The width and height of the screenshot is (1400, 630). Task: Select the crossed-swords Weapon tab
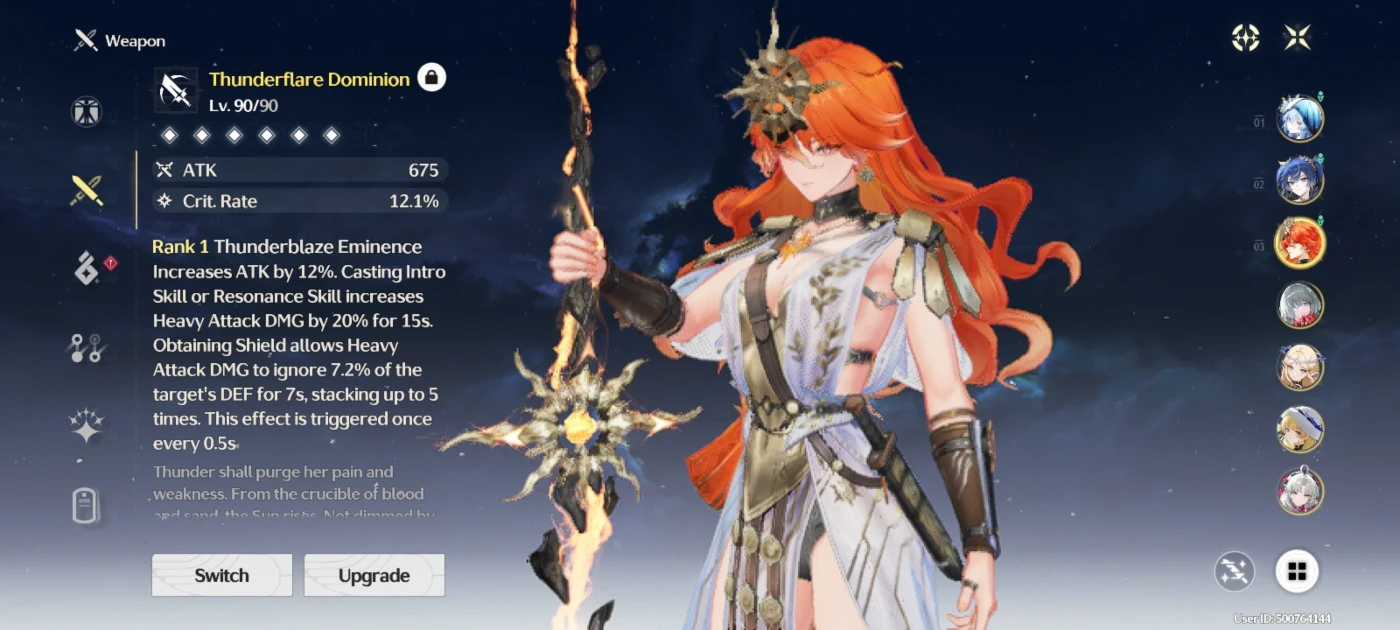point(87,190)
